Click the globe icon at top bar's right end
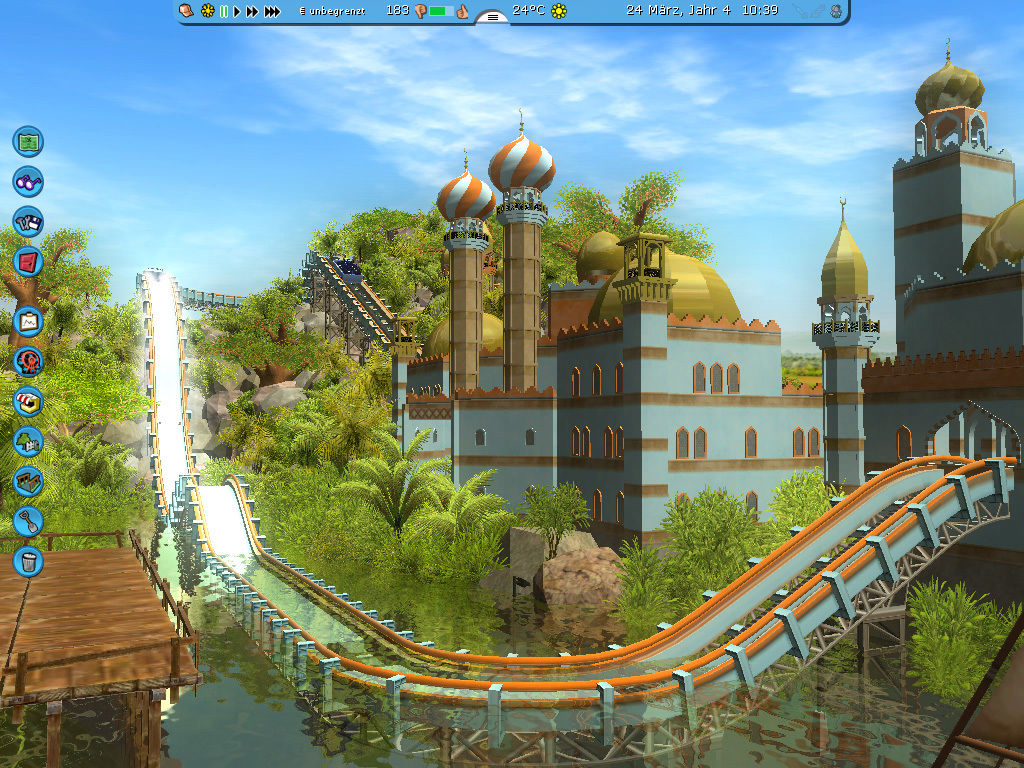The image size is (1024, 768). point(835,11)
